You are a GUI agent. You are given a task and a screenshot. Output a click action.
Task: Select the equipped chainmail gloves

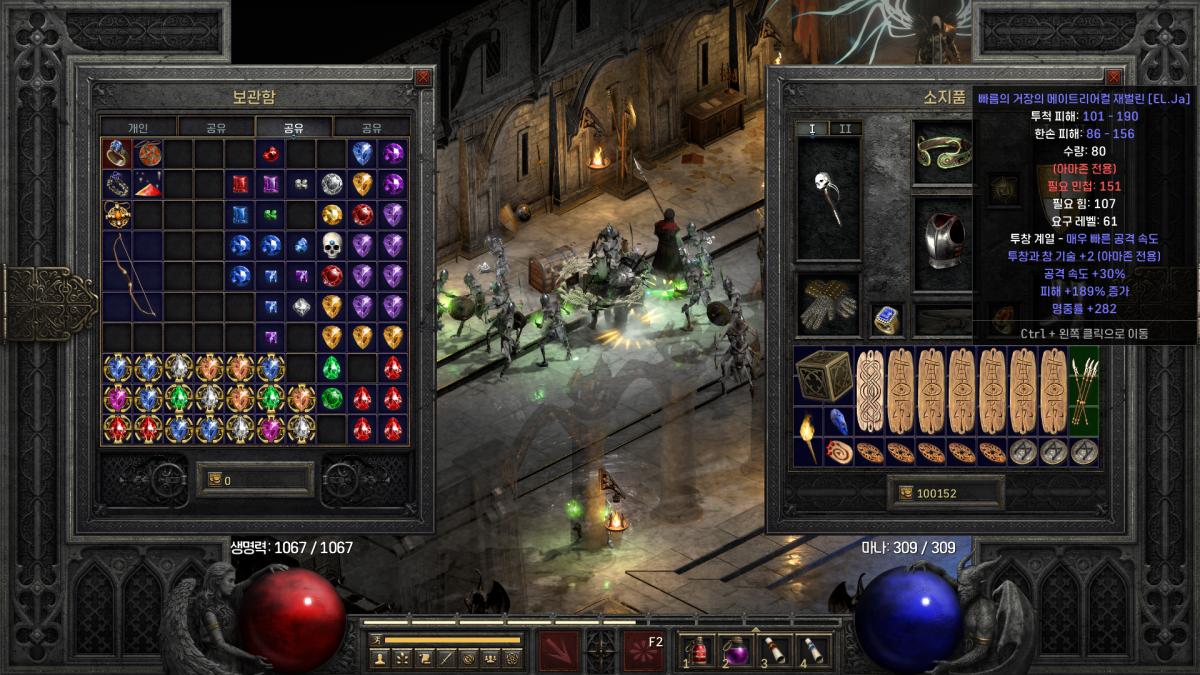(827, 304)
